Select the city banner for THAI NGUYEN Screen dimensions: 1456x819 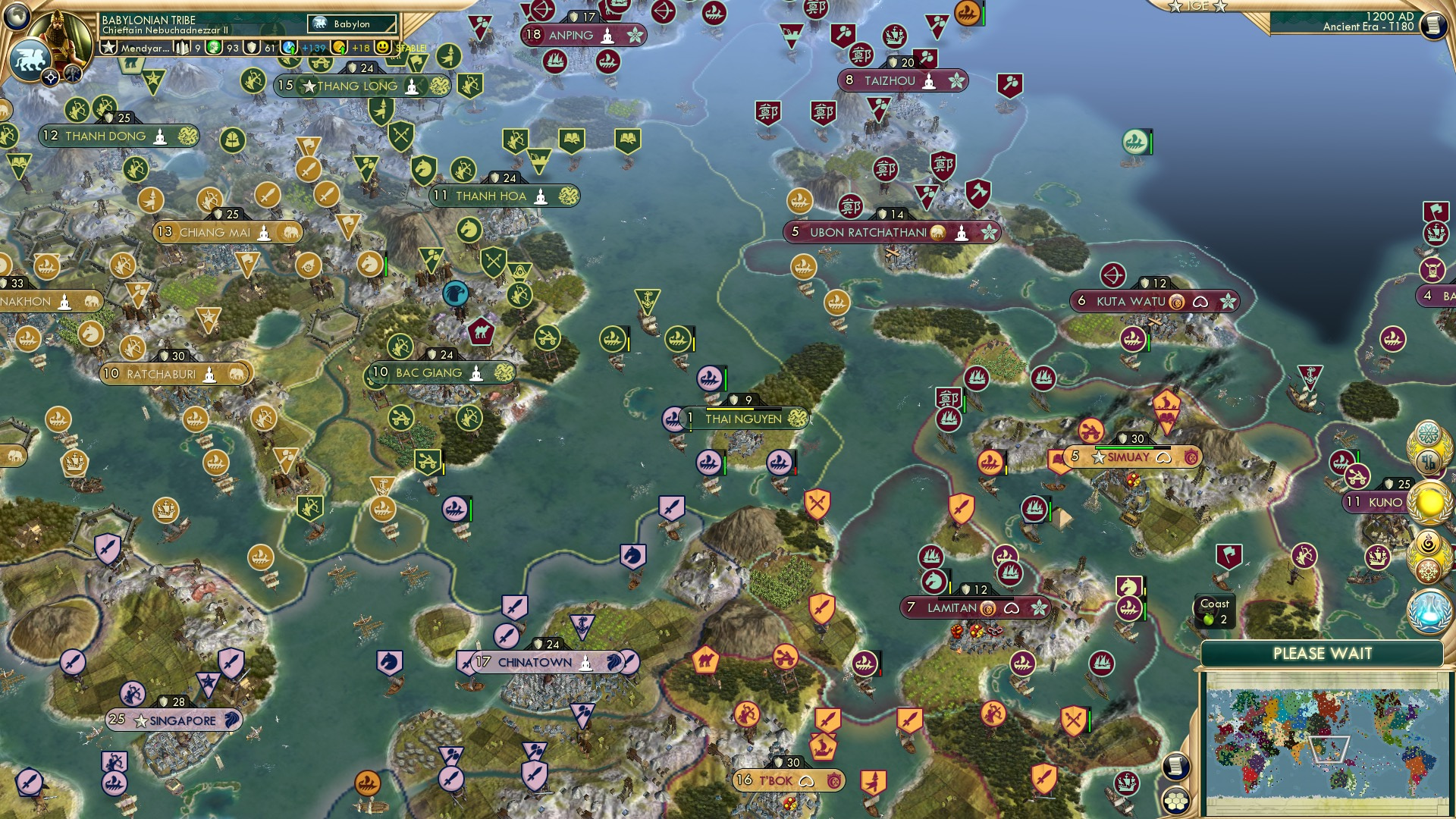(743, 417)
